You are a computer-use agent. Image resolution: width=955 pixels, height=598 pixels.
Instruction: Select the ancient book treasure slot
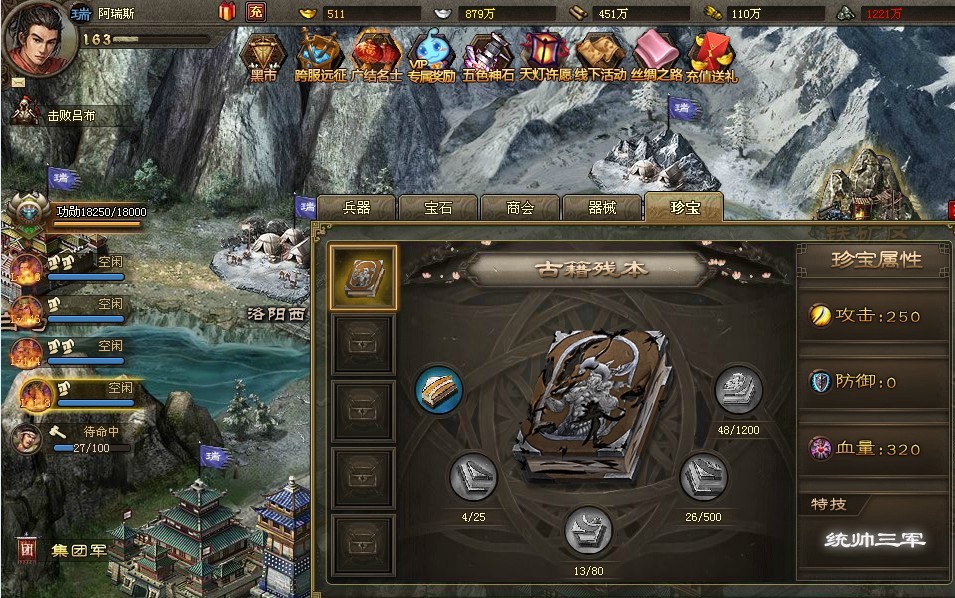tap(363, 277)
